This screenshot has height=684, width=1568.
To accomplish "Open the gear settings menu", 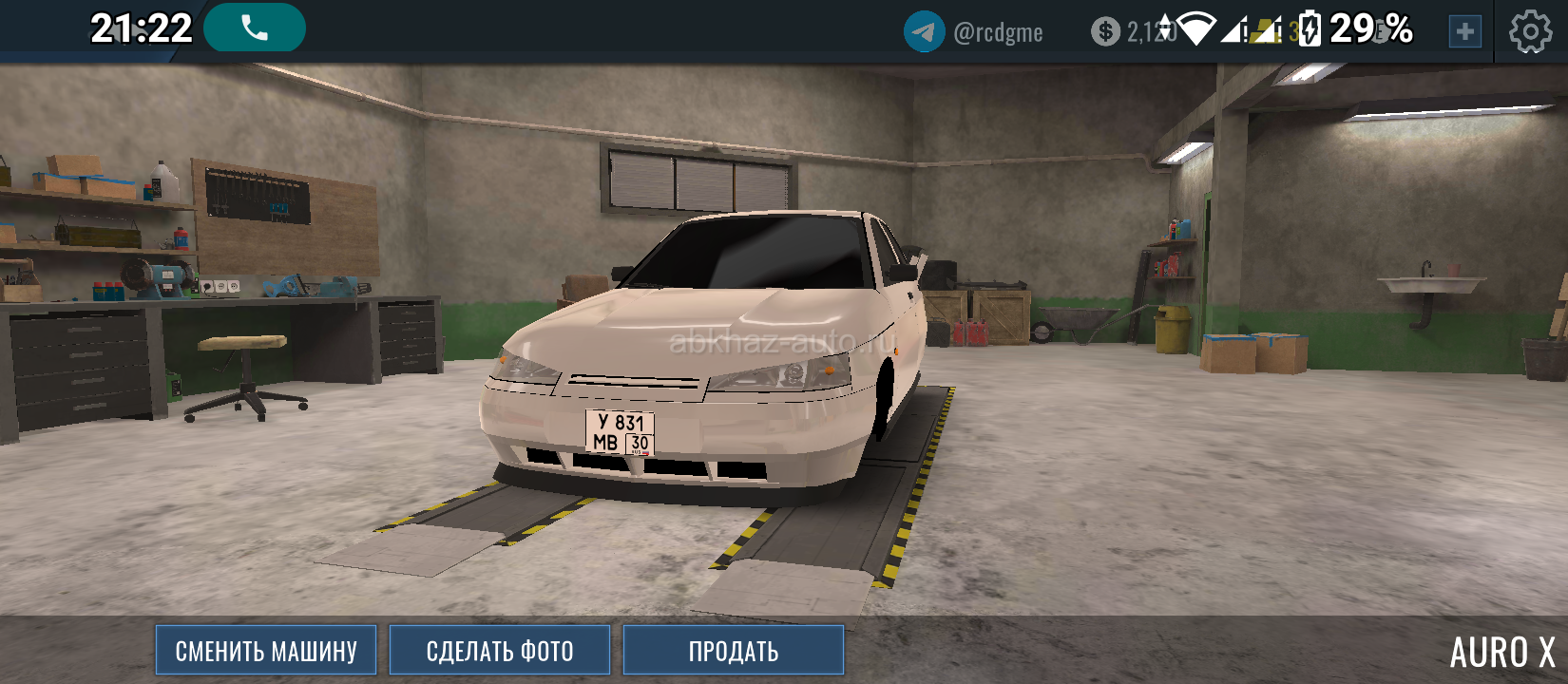I will pos(1530,32).
